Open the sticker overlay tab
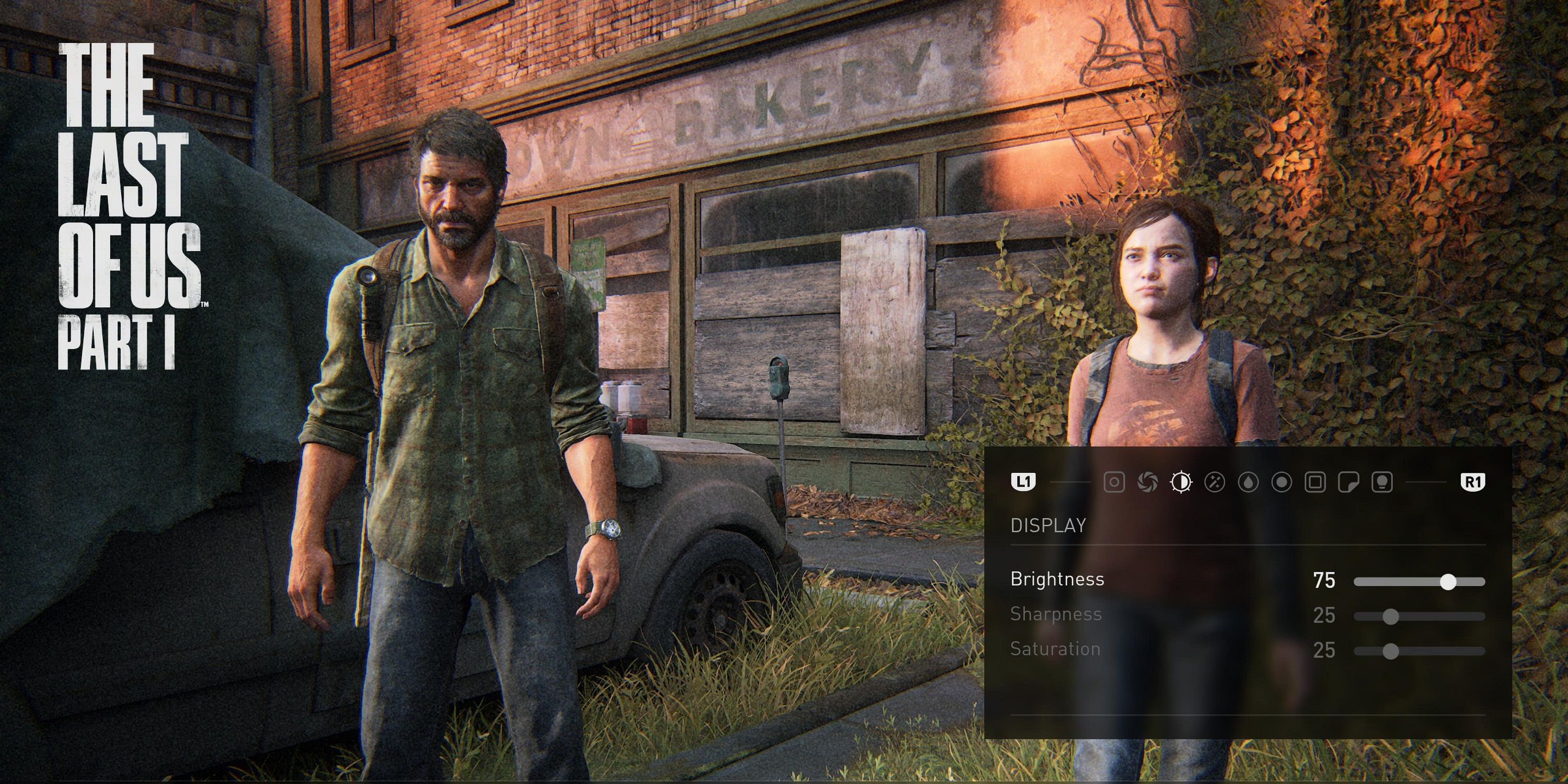The image size is (1568, 784). click(x=1350, y=485)
